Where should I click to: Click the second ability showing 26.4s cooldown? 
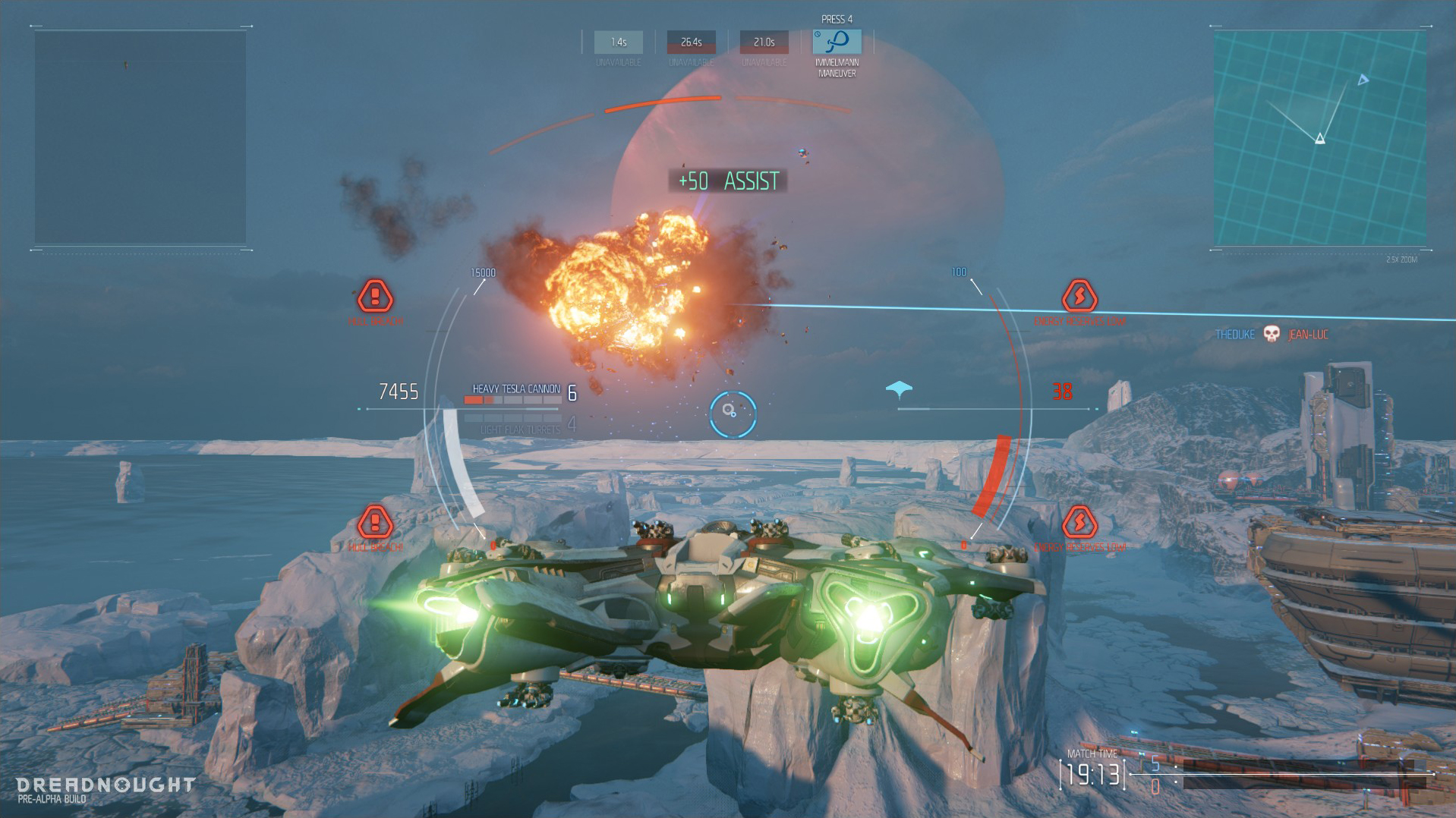pos(689,42)
